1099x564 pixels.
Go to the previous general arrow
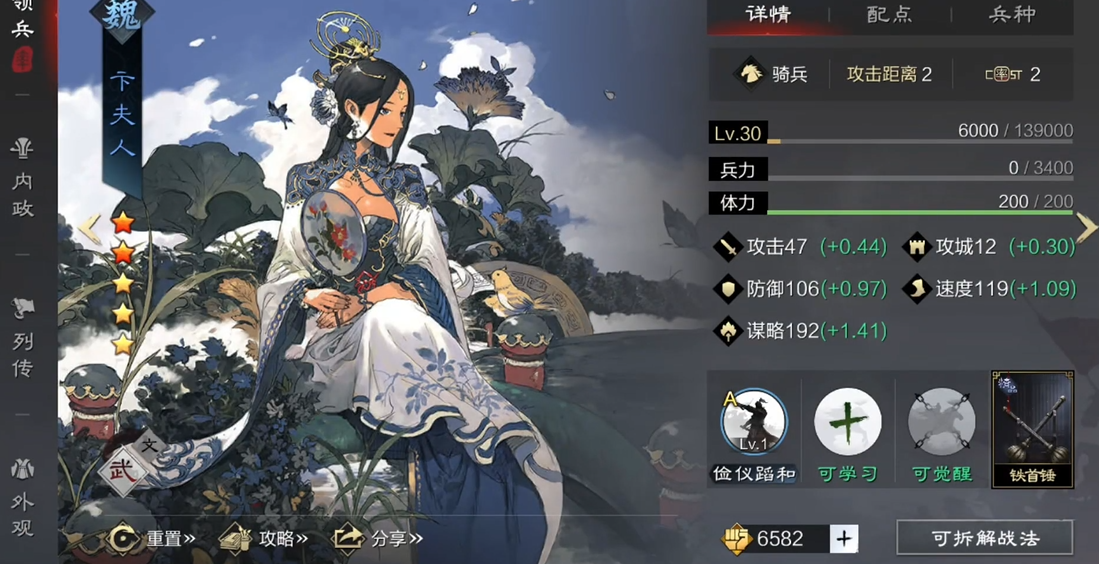pyautogui.click(x=90, y=228)
